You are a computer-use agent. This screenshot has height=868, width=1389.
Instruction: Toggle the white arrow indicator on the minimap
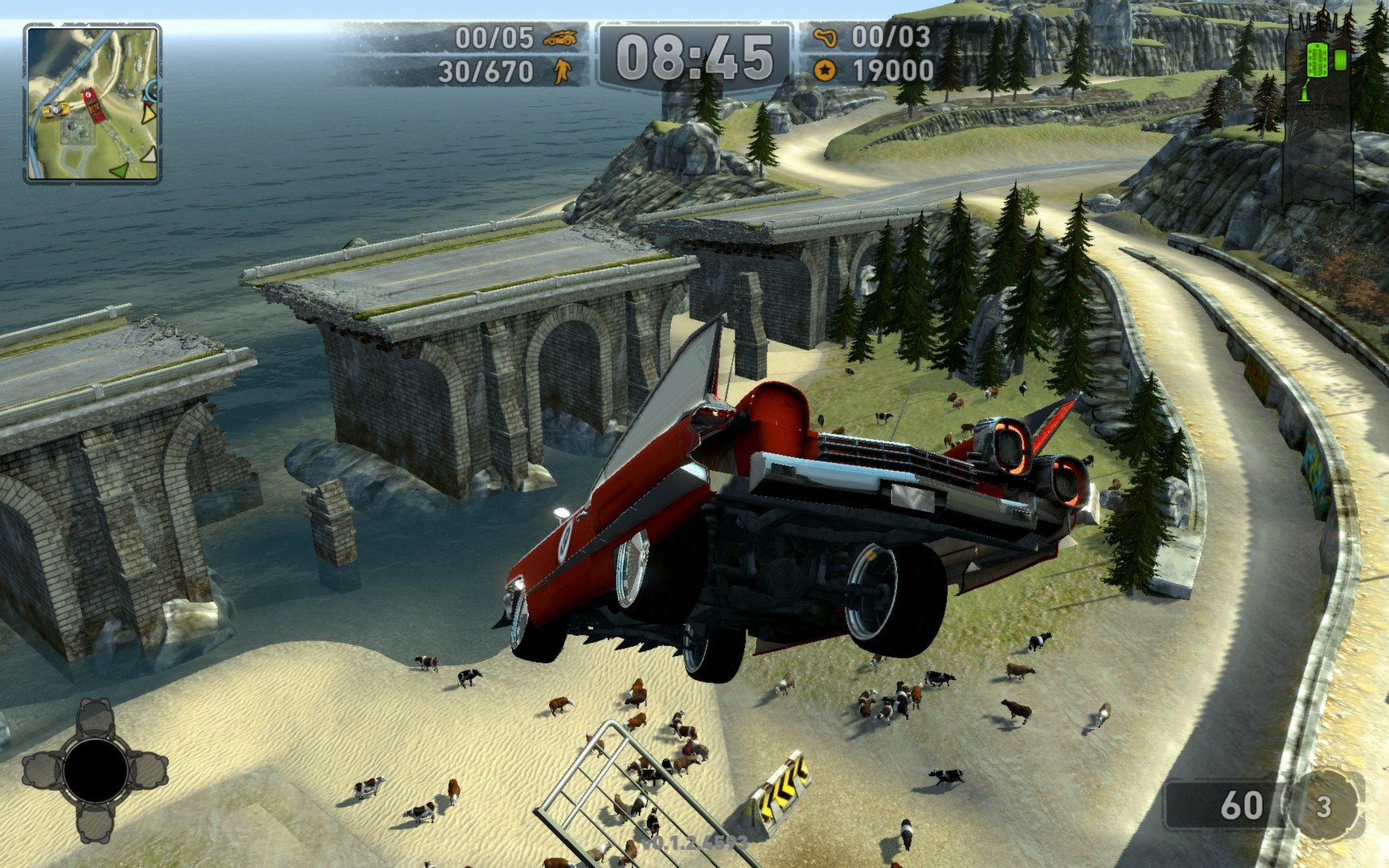(148, 155)
